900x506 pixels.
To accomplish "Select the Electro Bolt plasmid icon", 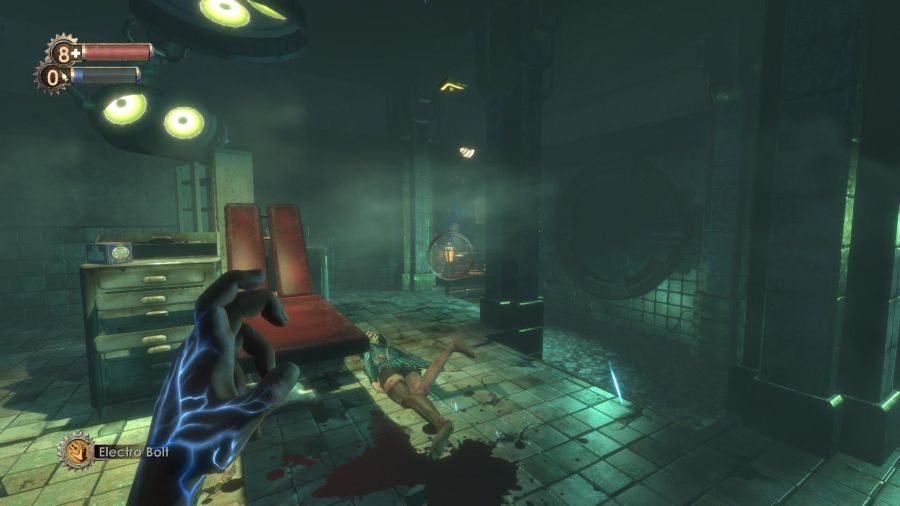I will pos(75,451).
